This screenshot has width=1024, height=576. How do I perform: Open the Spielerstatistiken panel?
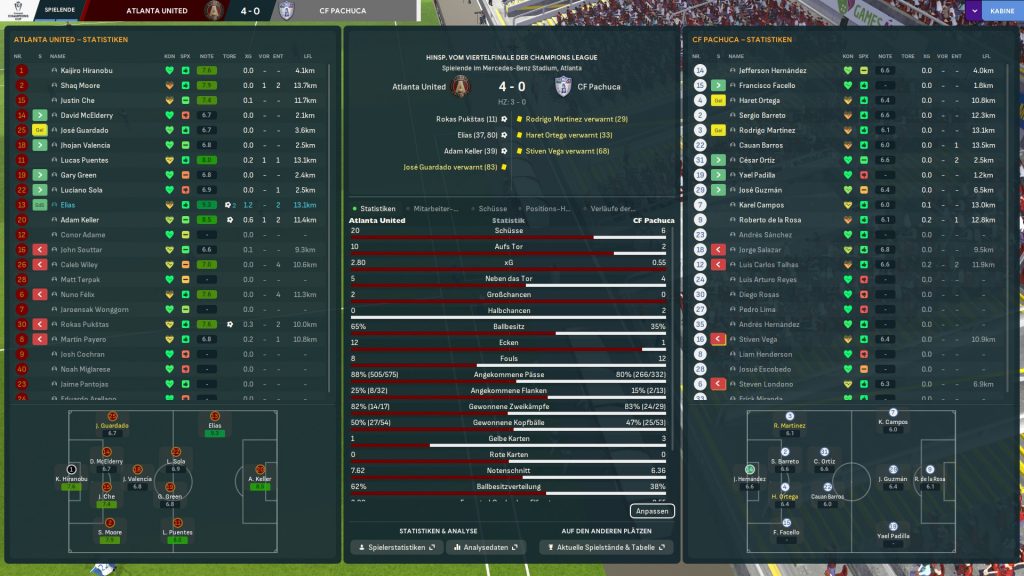pyautogui.click(x=395, y=548)
